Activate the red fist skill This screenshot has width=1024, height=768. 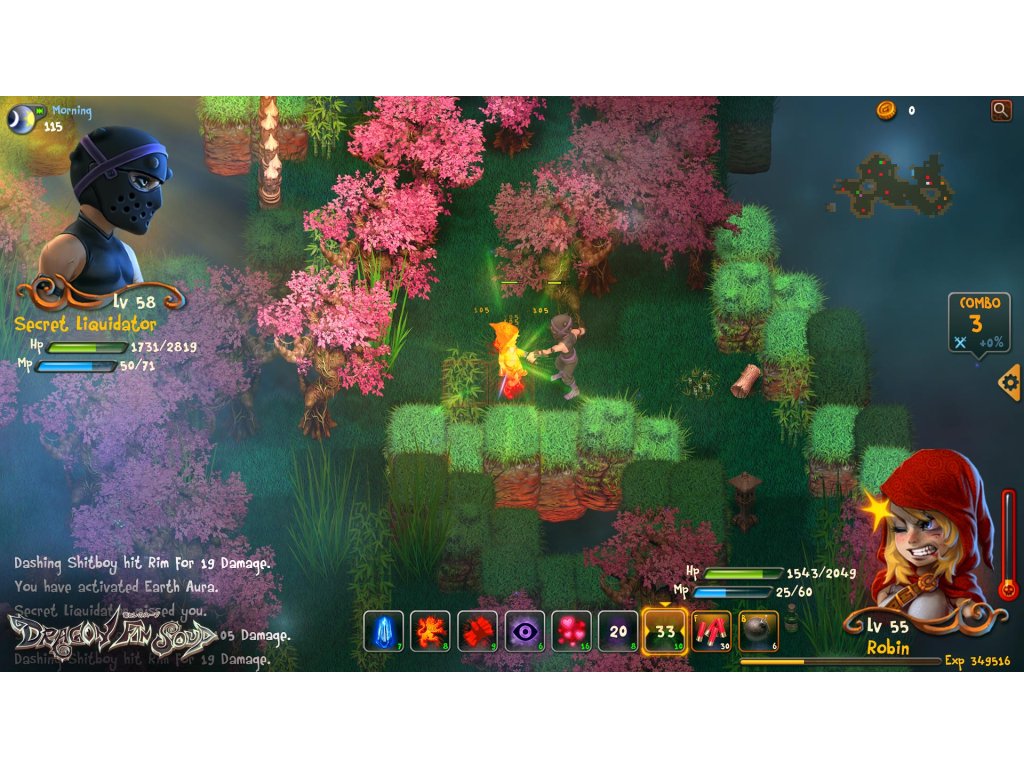[478, 632]
